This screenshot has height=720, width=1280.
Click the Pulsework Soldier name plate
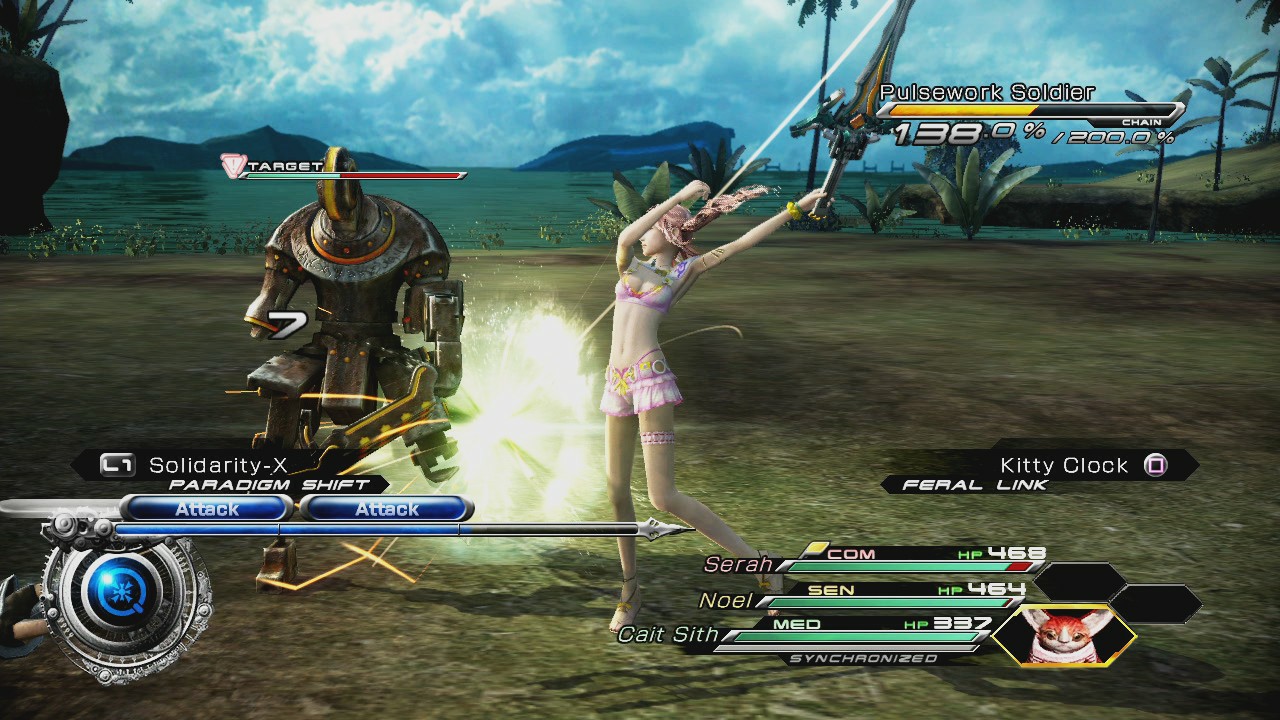tap(987, 91)
